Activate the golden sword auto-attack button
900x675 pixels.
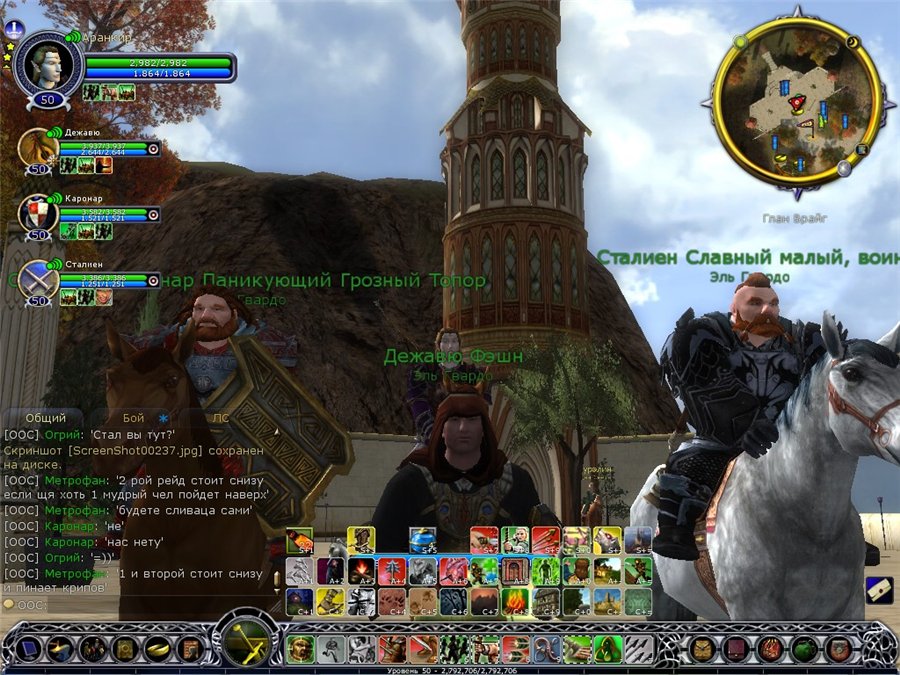(246, 641)
